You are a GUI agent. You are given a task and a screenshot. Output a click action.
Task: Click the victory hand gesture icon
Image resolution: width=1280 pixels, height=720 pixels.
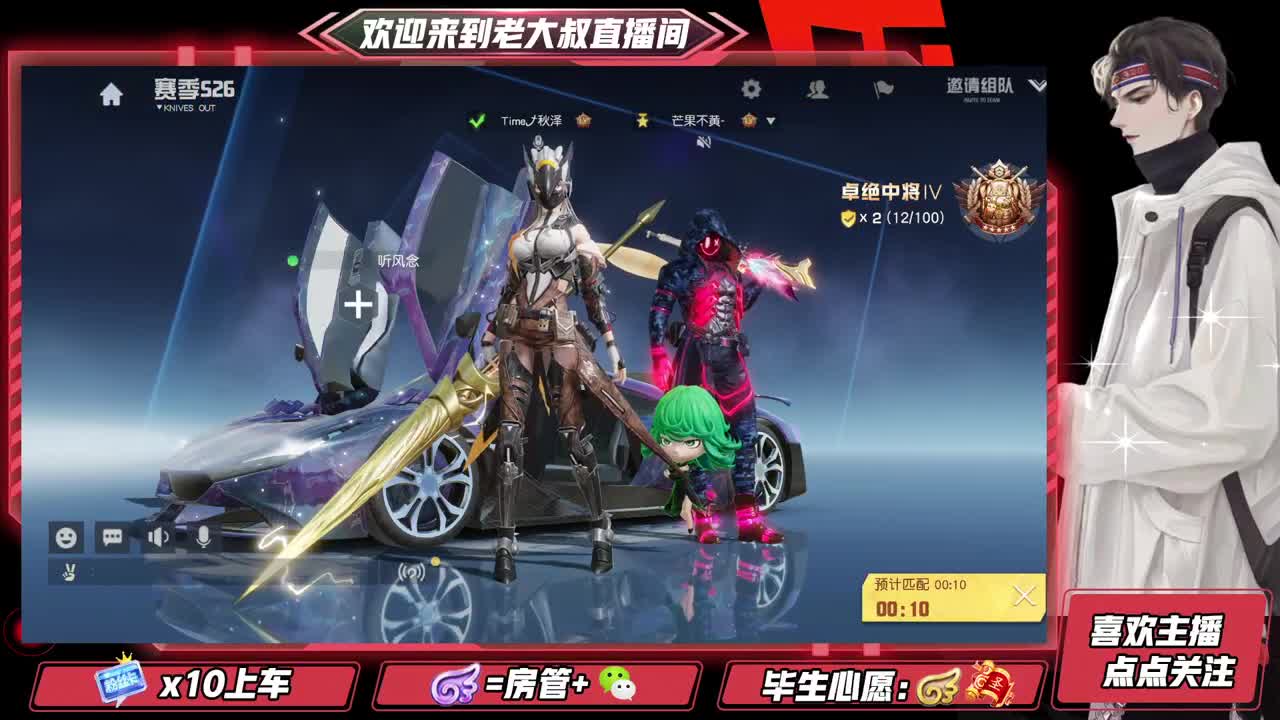[x=66, y=573]
